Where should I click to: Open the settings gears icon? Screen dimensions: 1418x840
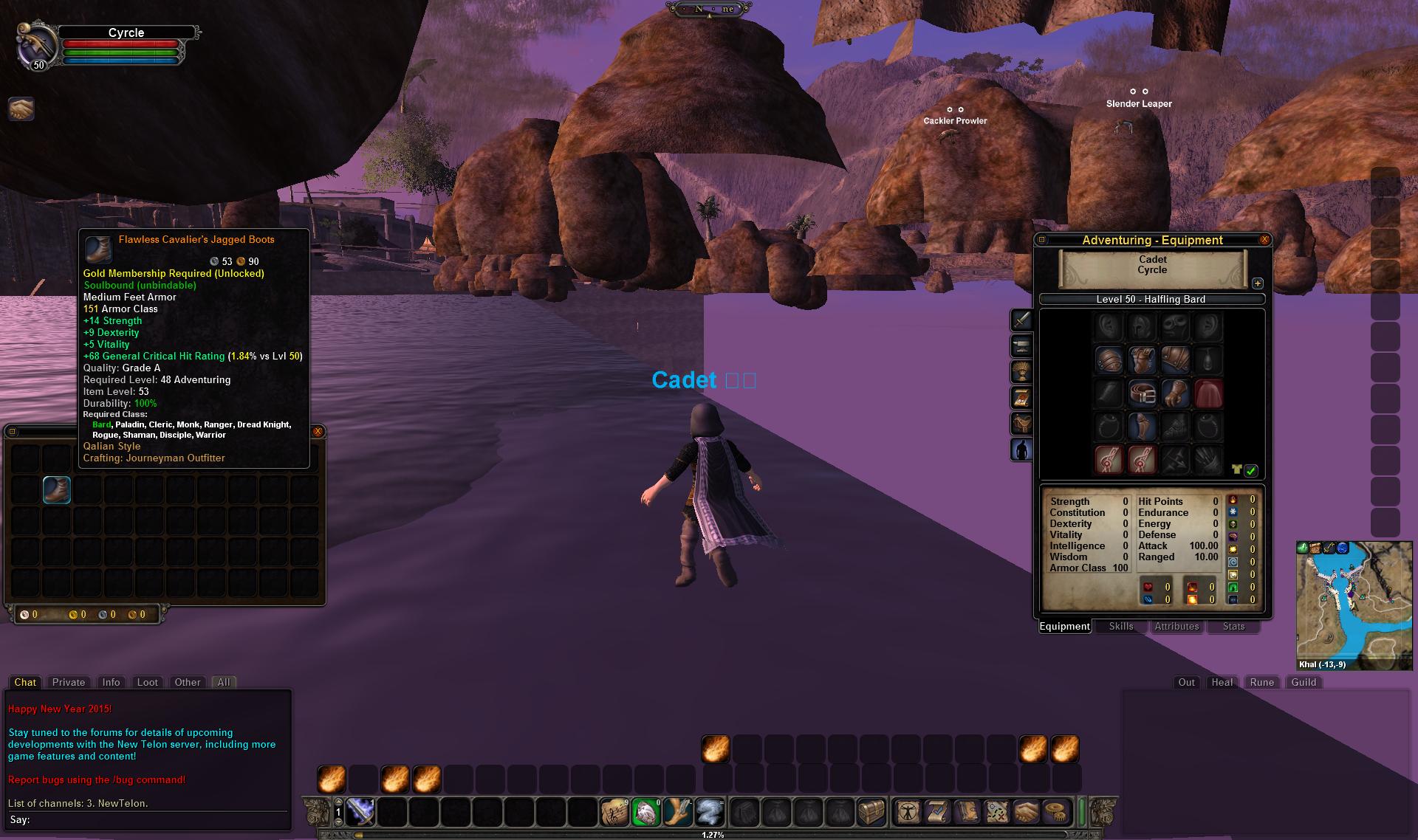tap(1058, 813)
